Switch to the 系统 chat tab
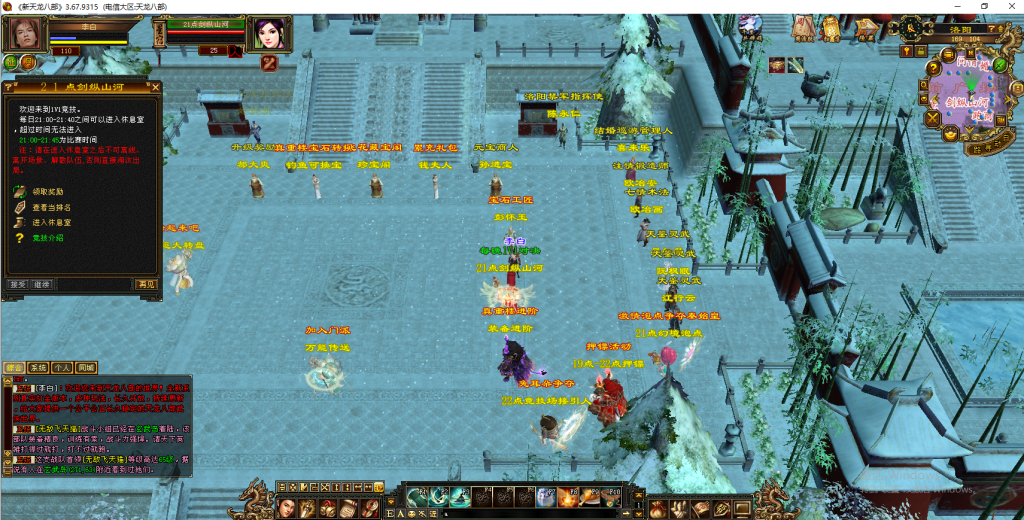 pos(38,368)
